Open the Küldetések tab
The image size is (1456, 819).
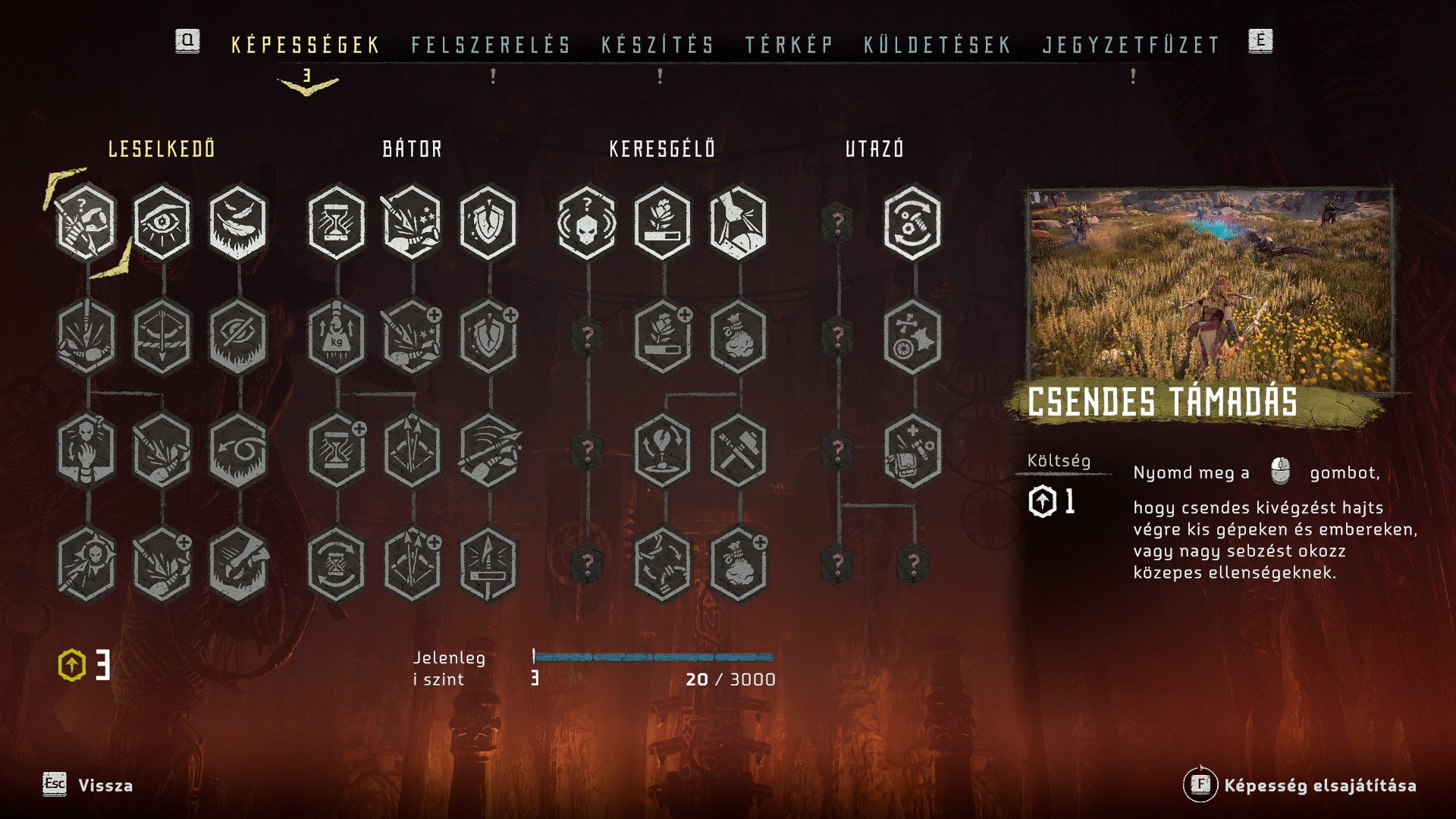pos(938,45)
